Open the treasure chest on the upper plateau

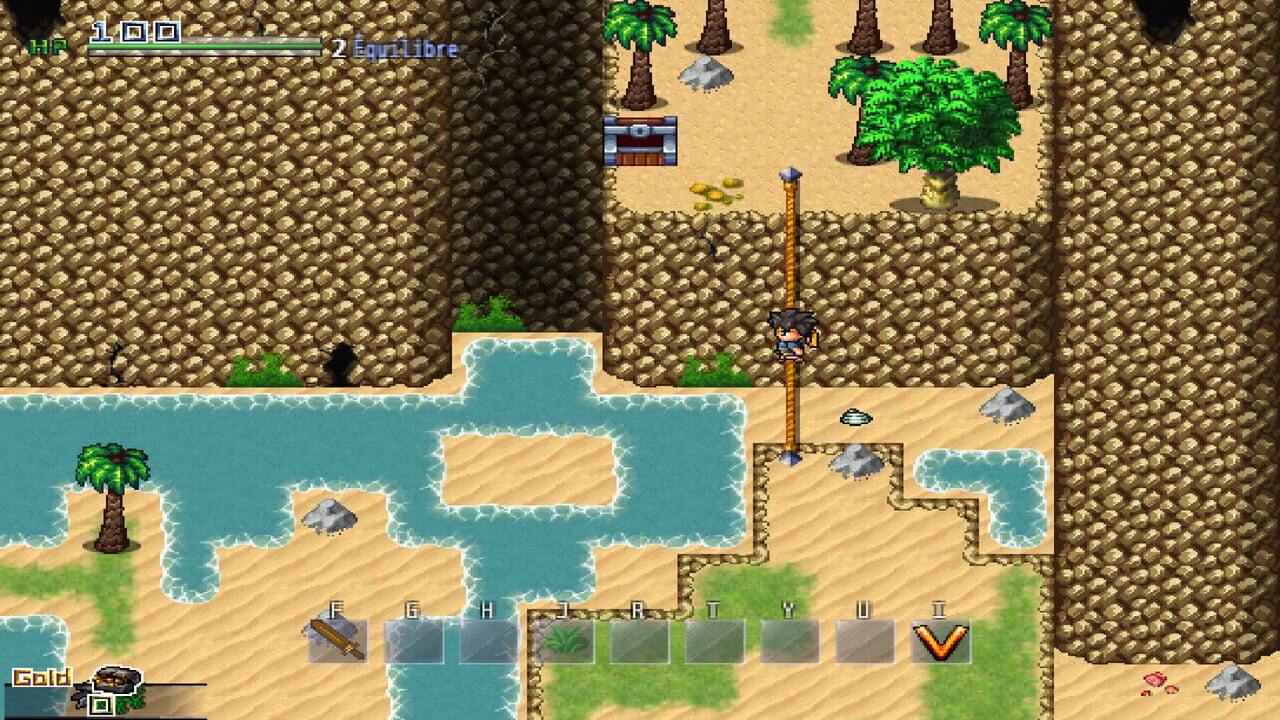click(640, 140)
